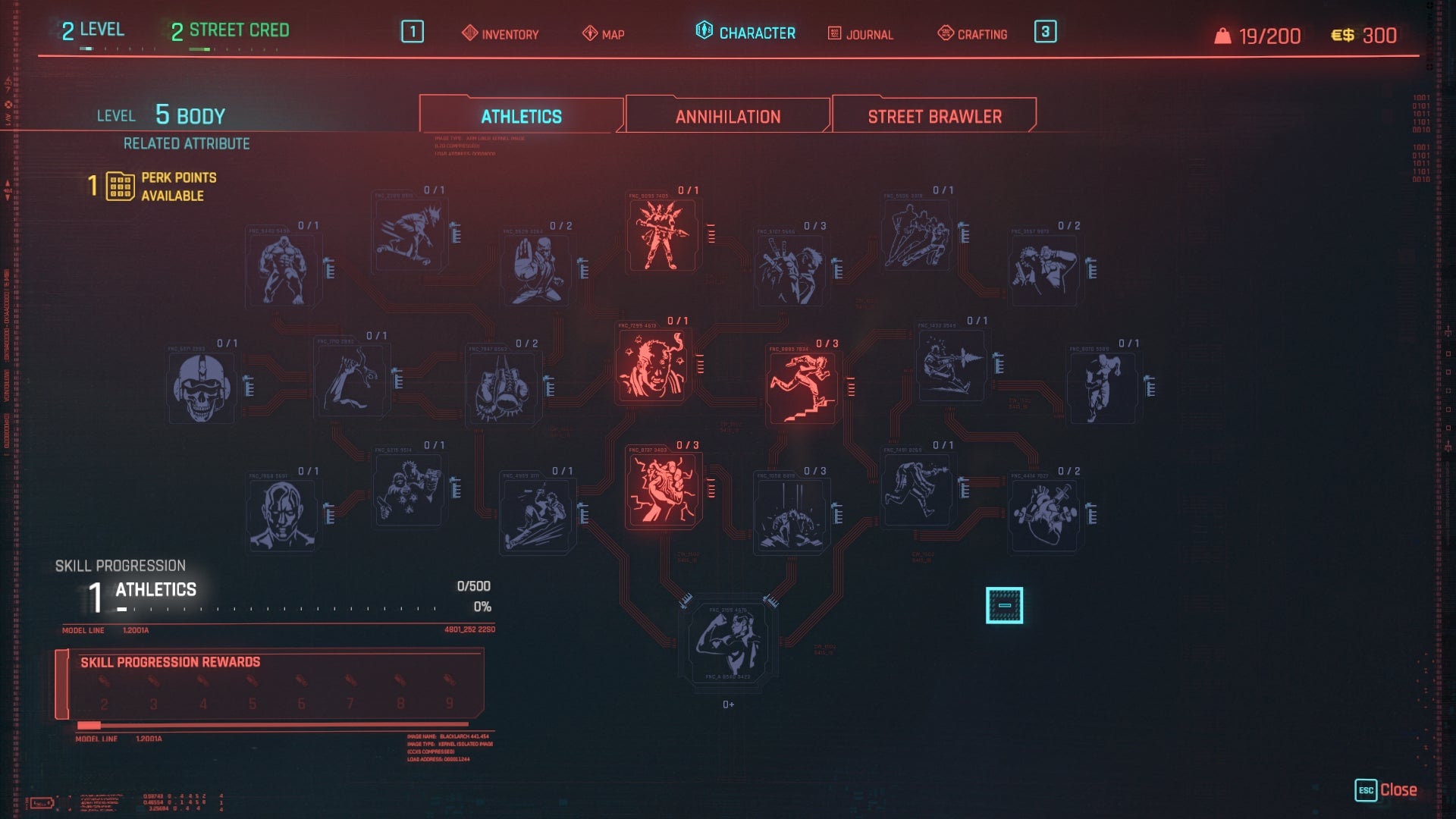Image resolution: width=1456 pixels, height=819 pixels.
Task: Select the red running-up-stairs perk
Action: tap(802, 387)
